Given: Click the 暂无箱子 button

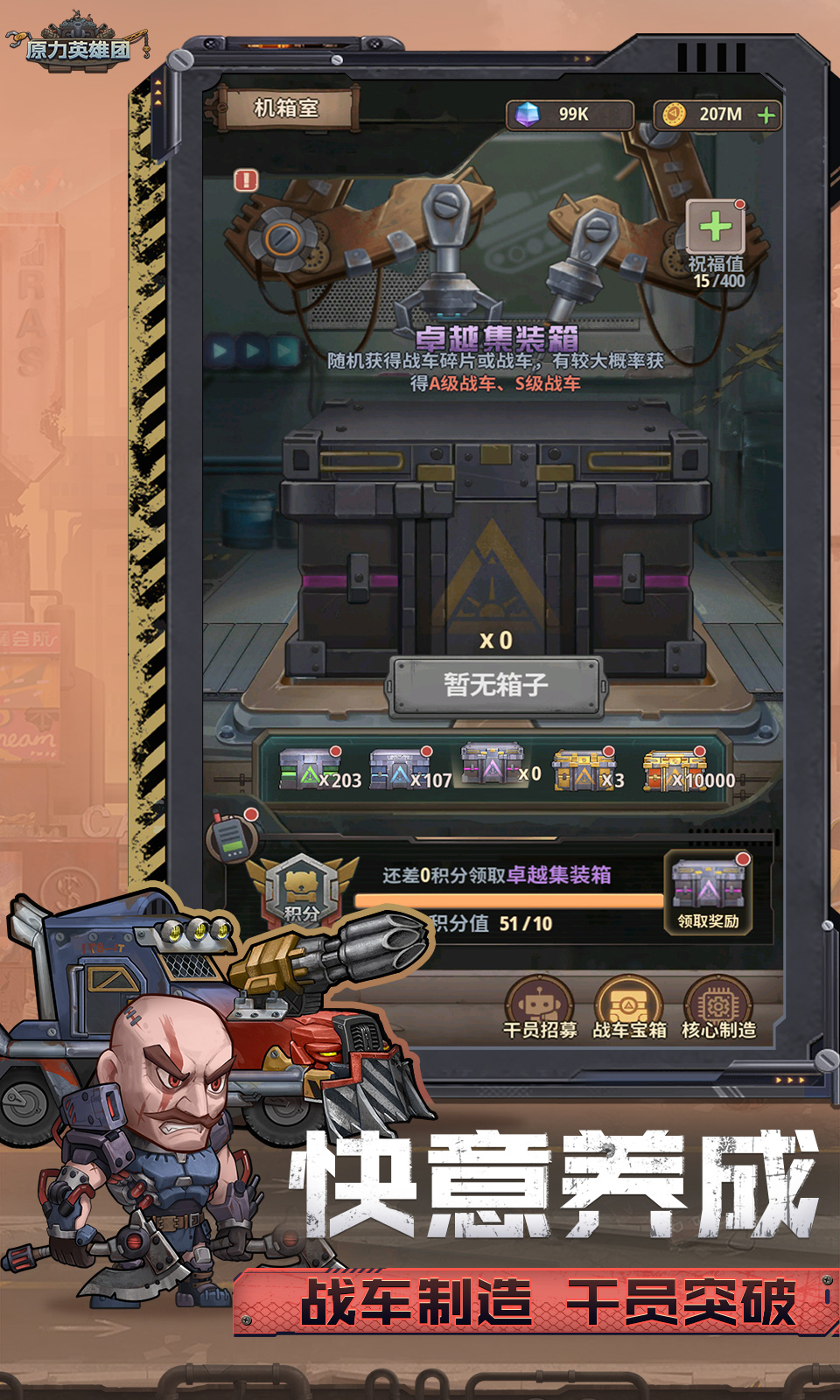Looking at the screenshot, I should (x=496, y=685).
